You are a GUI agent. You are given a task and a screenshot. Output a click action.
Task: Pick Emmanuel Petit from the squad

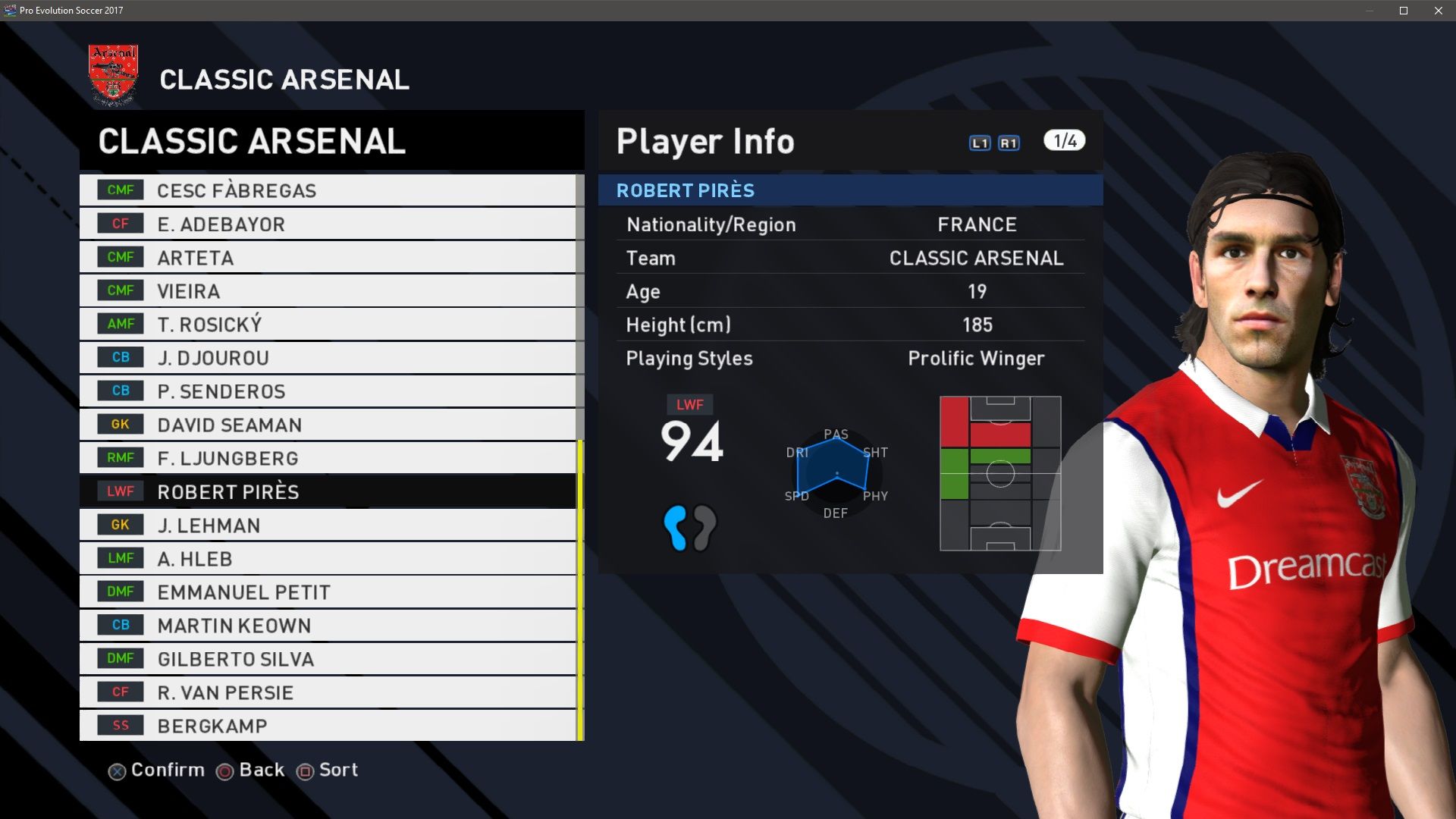pos(328,591)
